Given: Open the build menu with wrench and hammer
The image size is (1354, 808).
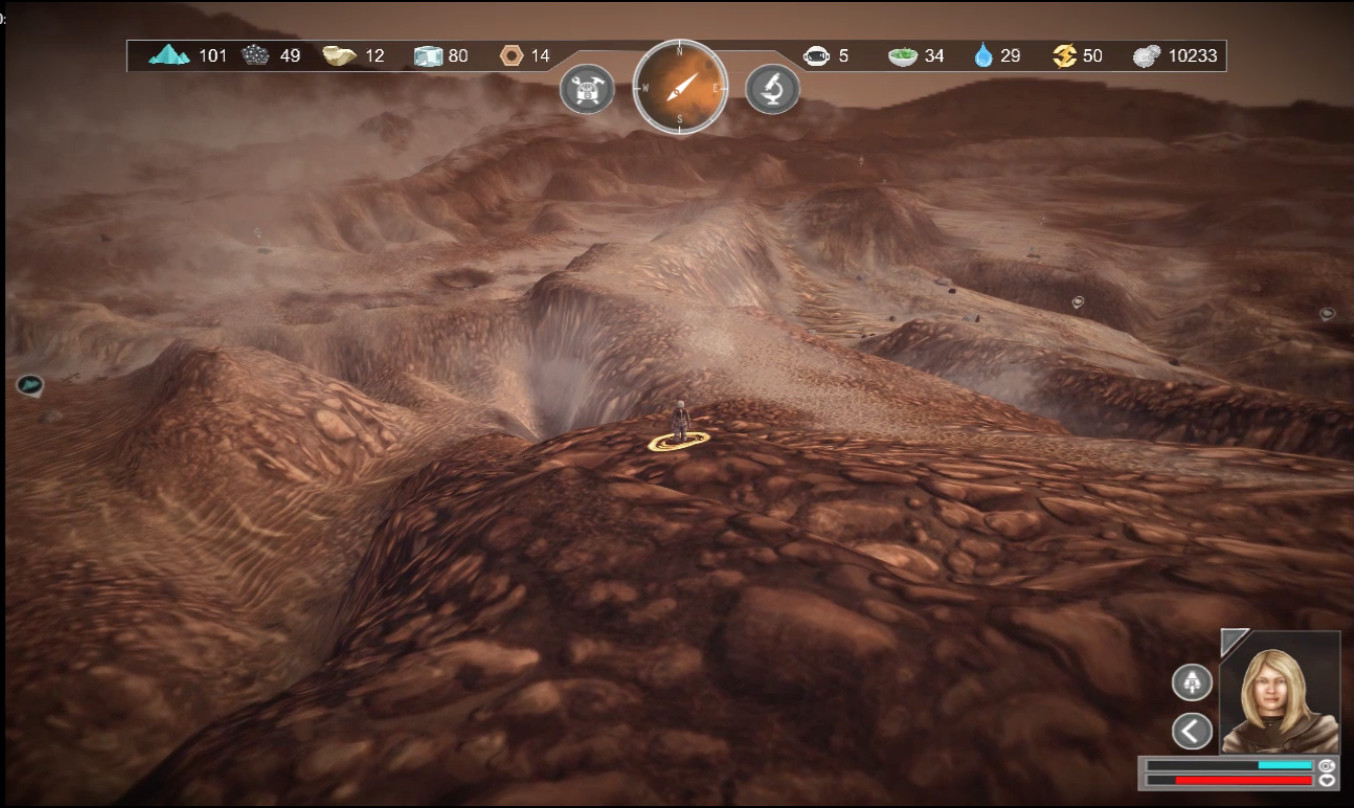Looking at the screenshot, I should [587, 90].
